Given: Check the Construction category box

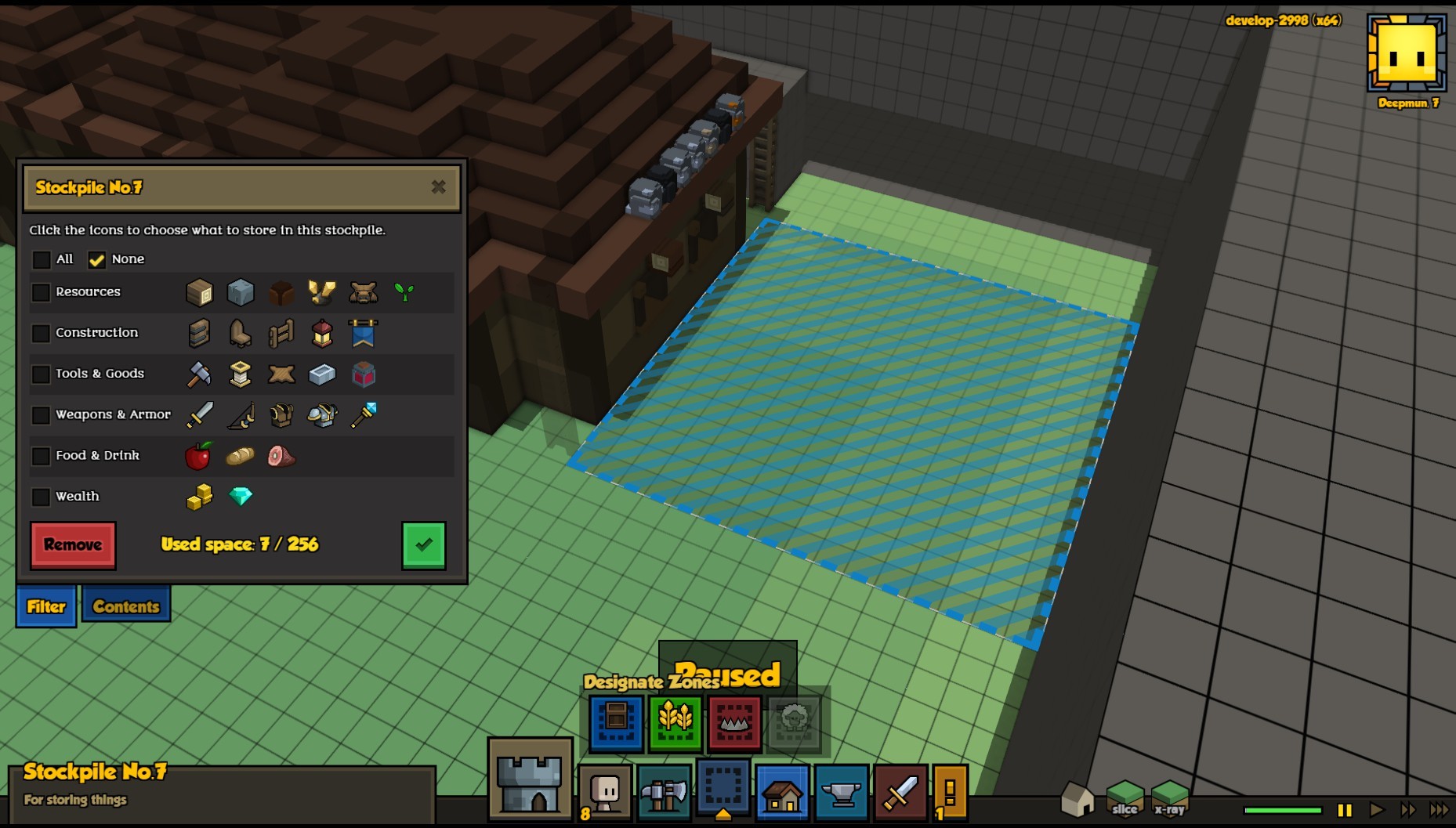Looking at the screenshot, I should pos(41,333).
